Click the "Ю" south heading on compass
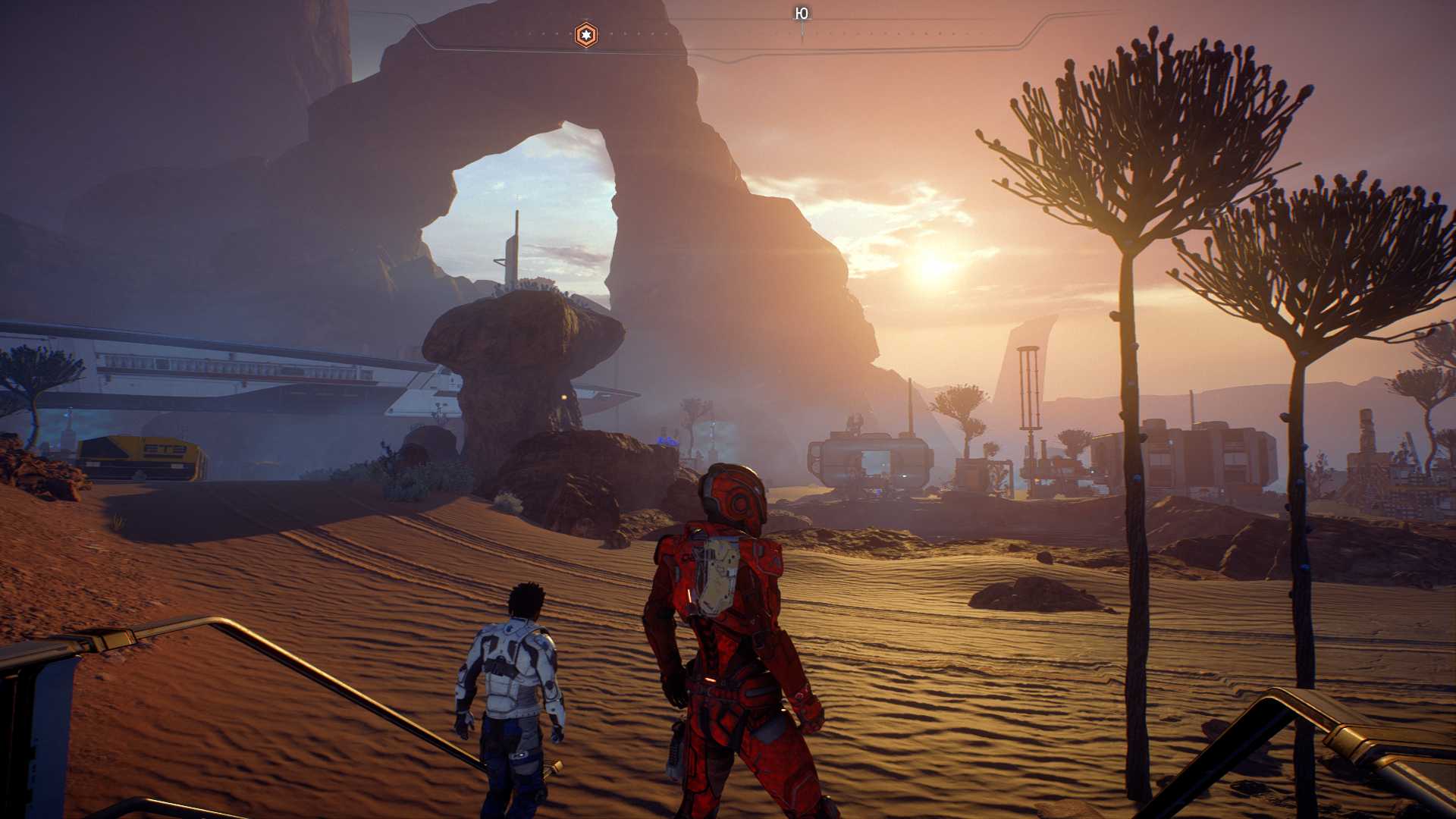The width and height of the screenshot is (1456, 819). coord(802,14)
